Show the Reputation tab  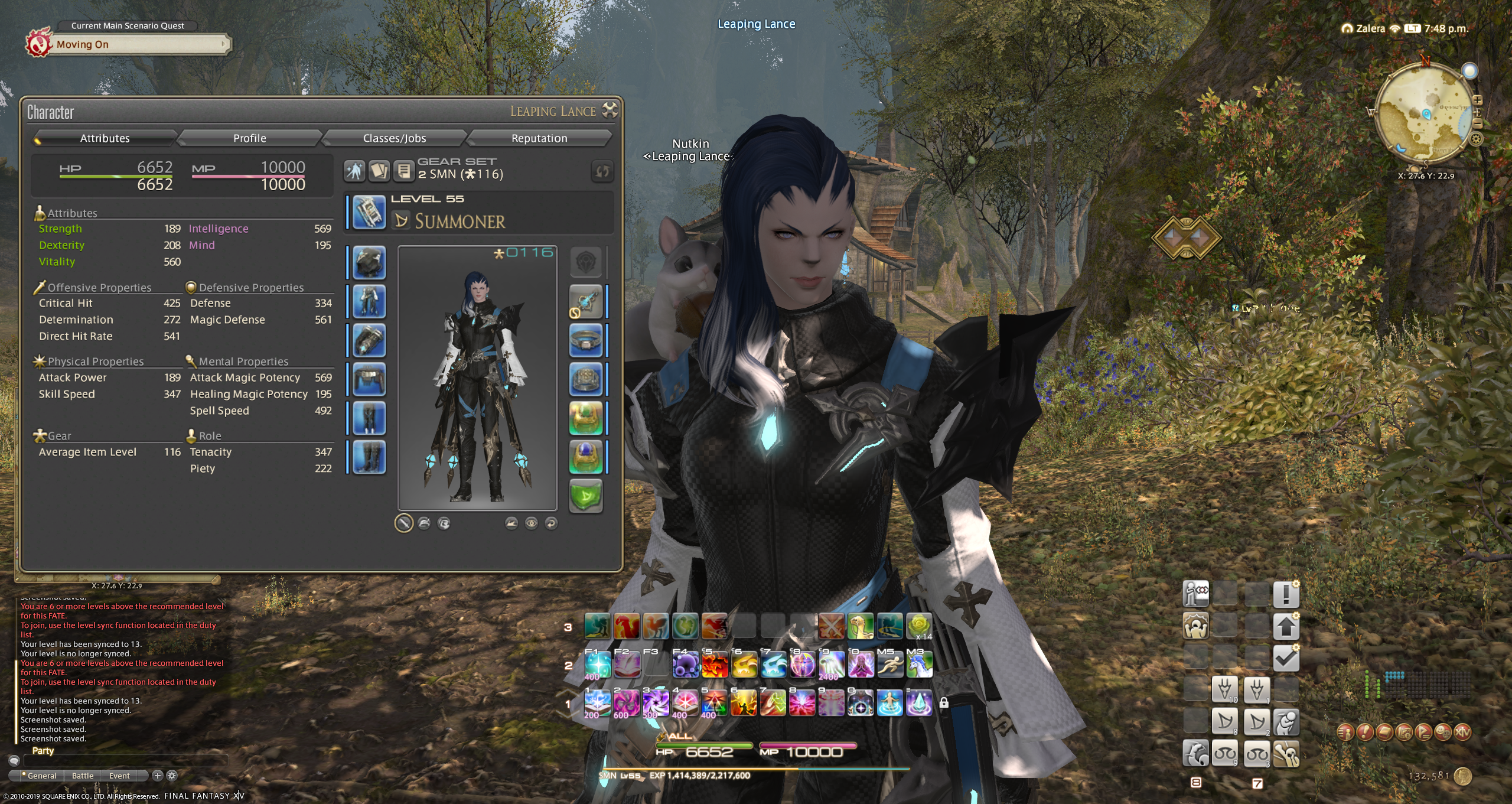point(539,138)
